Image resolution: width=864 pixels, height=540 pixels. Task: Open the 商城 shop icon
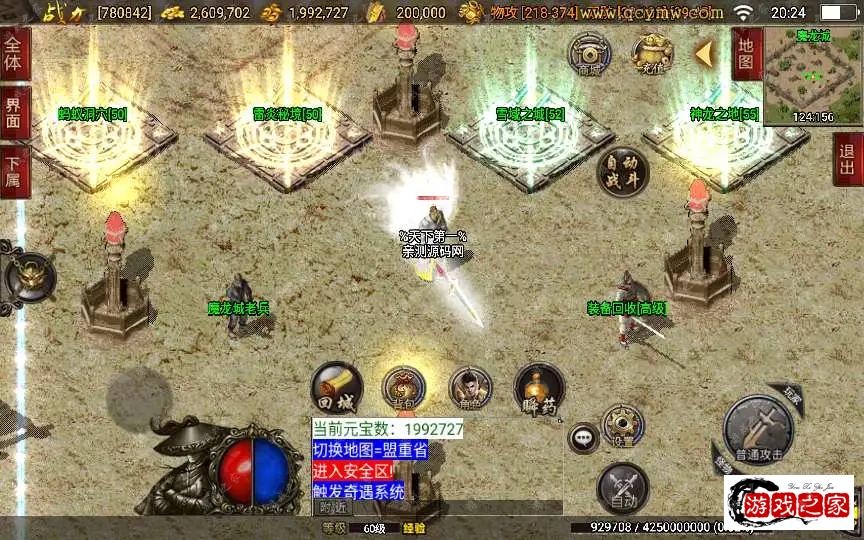(590, 53)
